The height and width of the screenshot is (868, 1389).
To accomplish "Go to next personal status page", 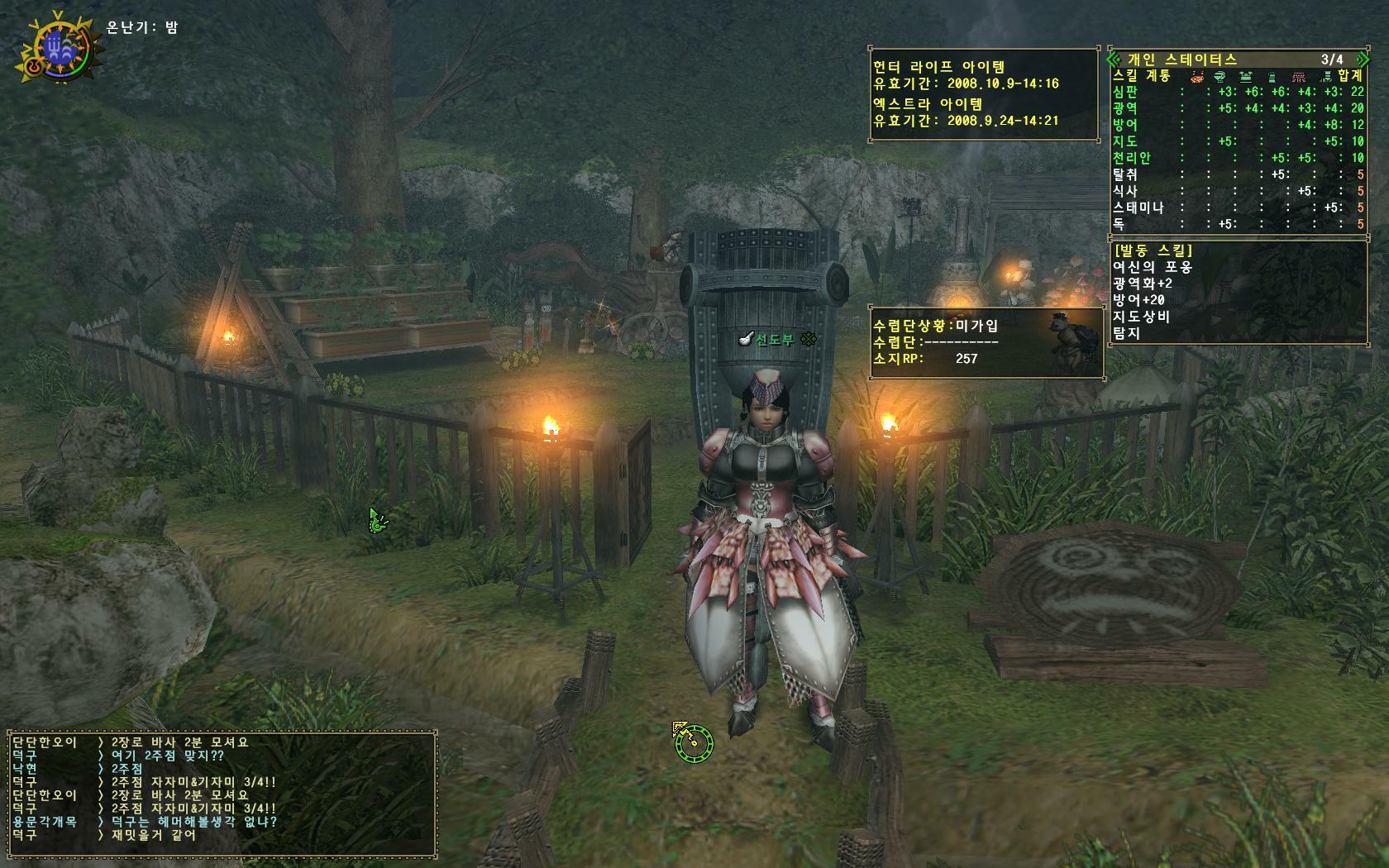I will coord(1364,60).
